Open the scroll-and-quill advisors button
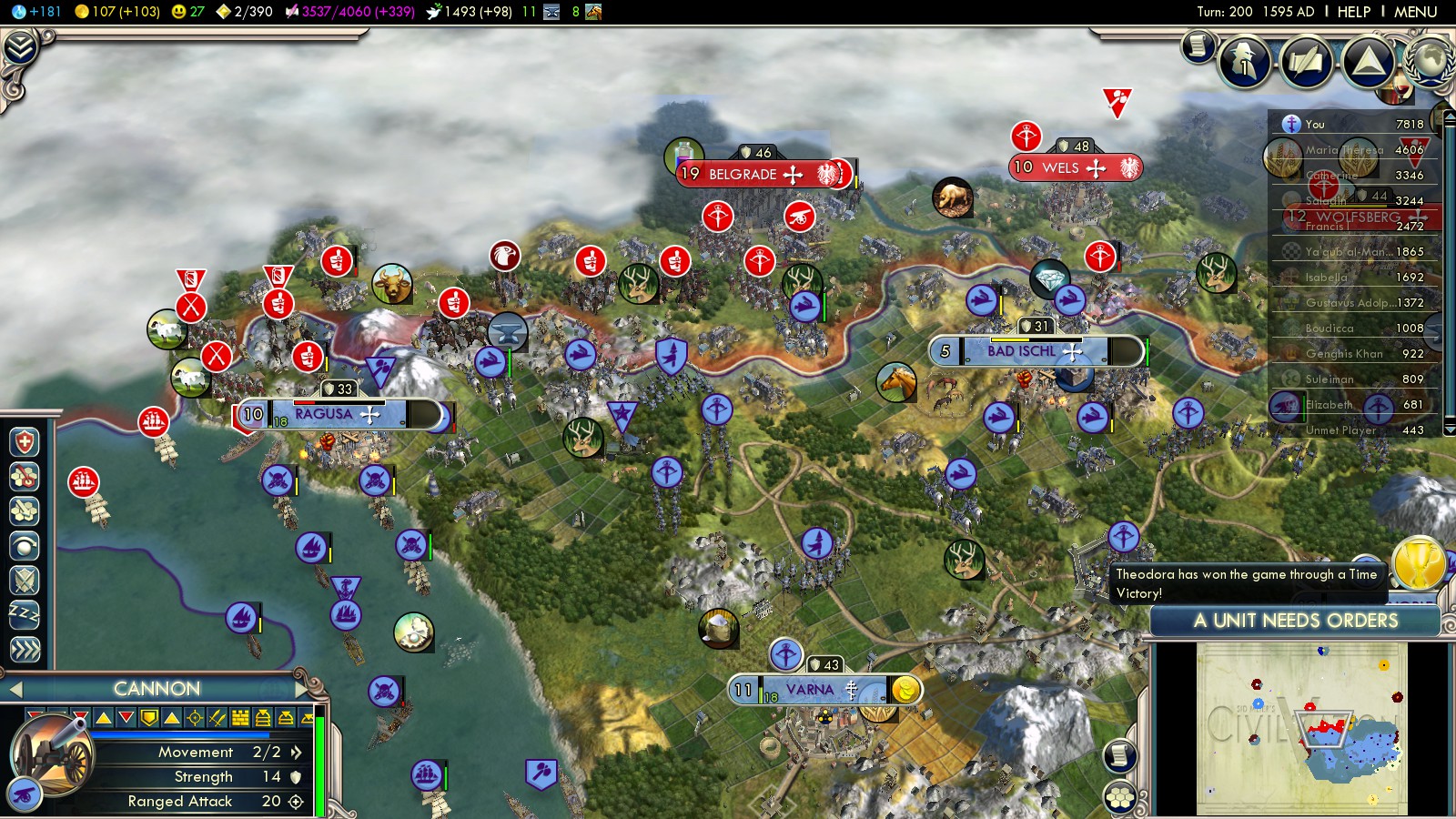The width and height of the screenshot is (1456, 819). click(1198, 46)
